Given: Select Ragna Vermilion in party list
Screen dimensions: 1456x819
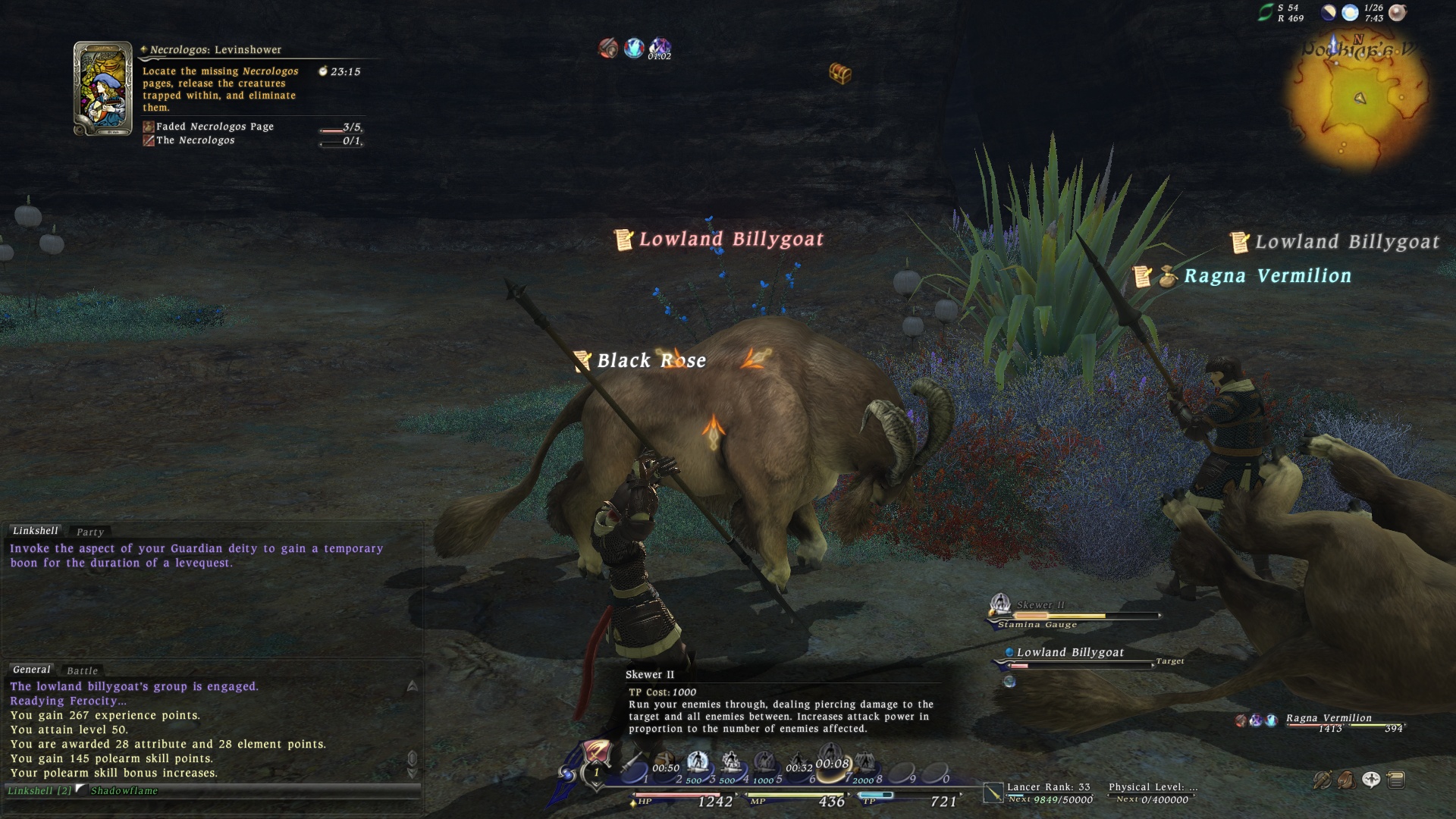Looking at the screenshot, I should click(1329, 718).
